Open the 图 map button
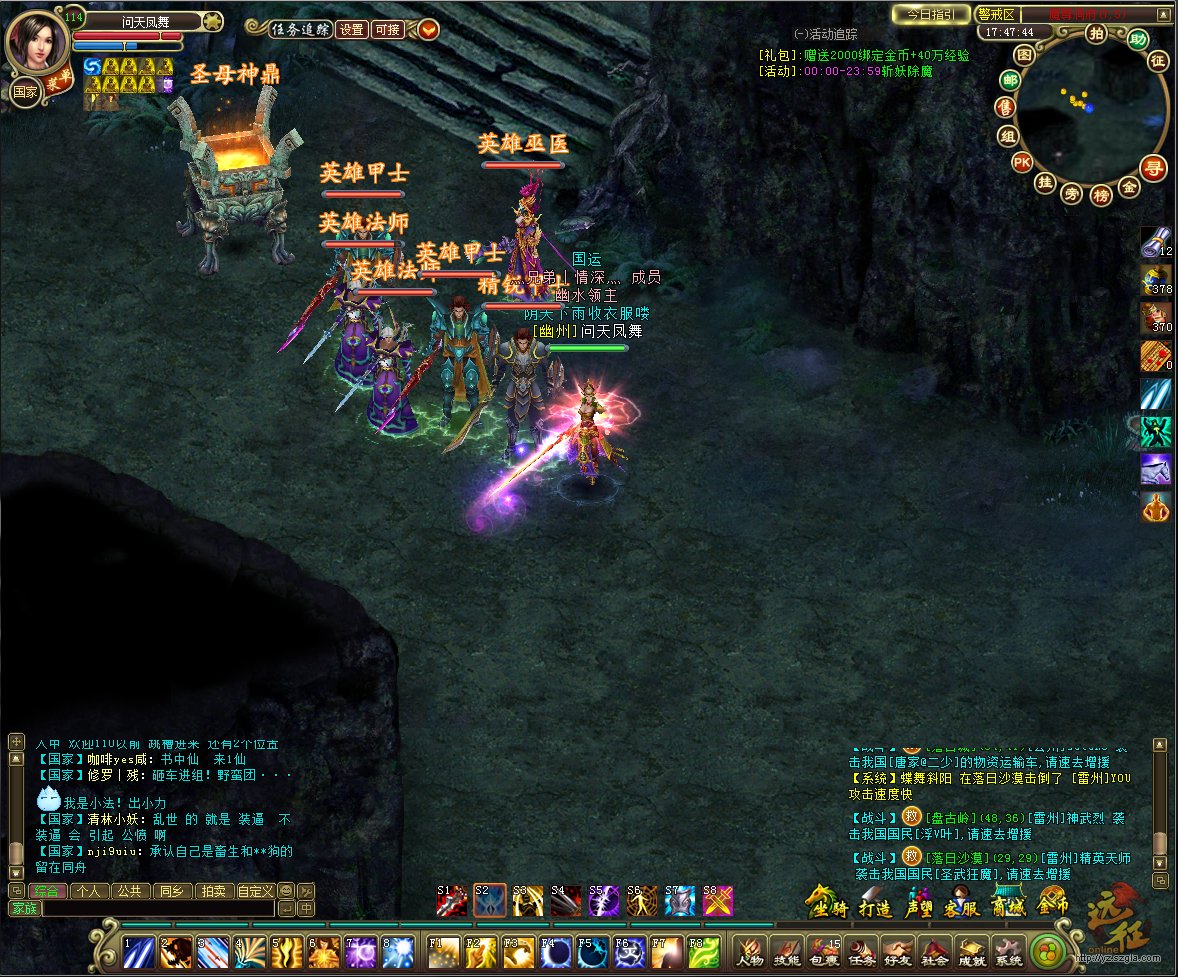The height and width of the screenshot is (977, 1178). [1023, 54]
